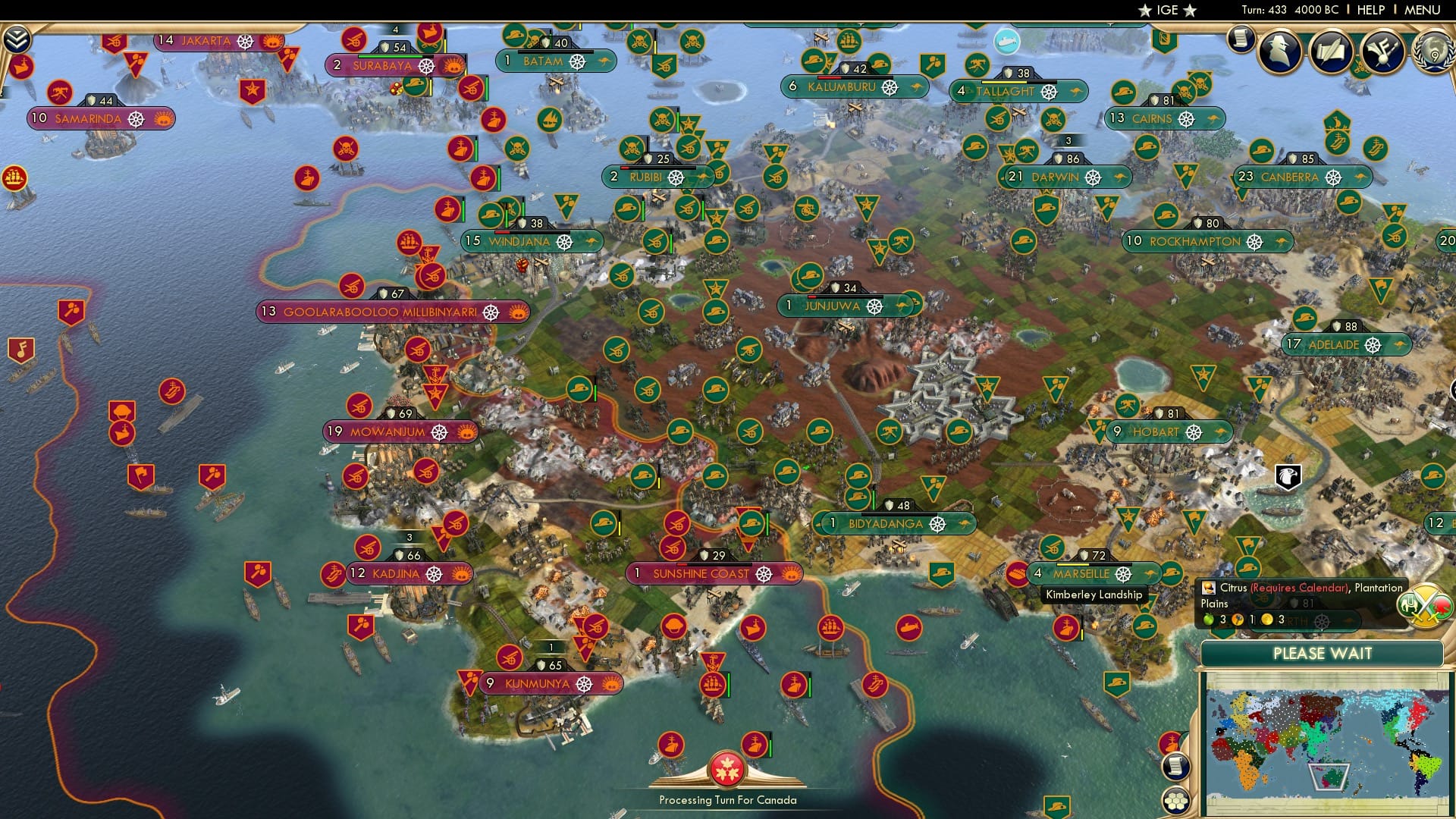Click the sun icon on Samarinda's city banner

[x=162, y=119]
